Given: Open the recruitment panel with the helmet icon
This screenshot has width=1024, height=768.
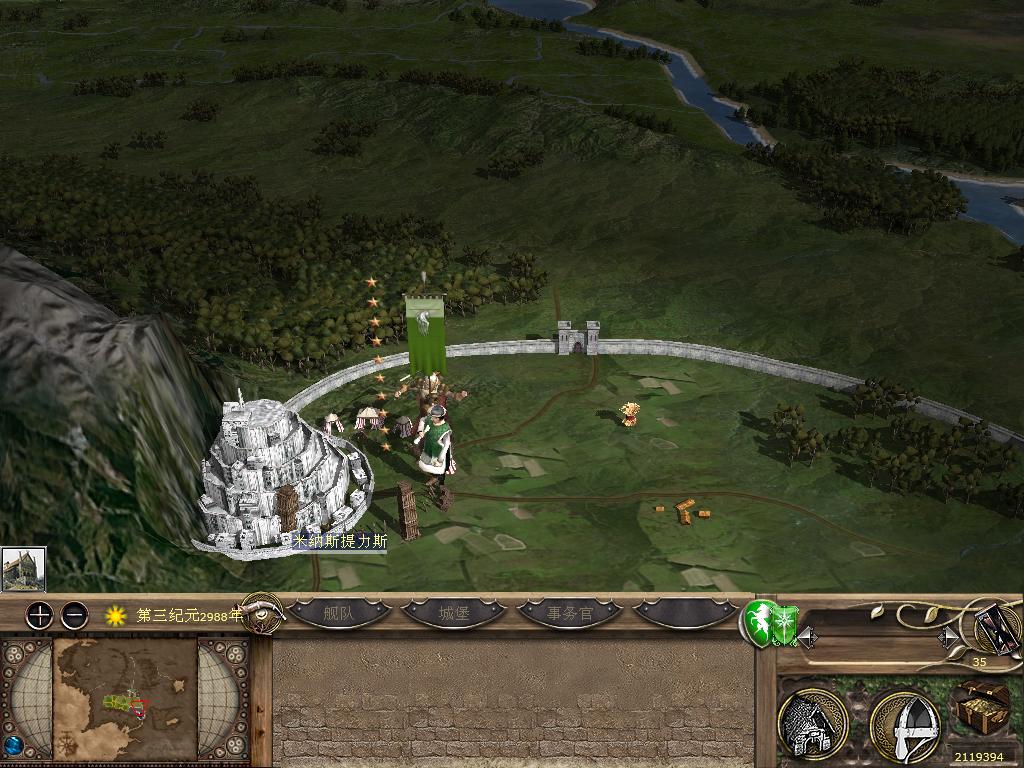Looking at the screenshot, I should coord(904,724).
